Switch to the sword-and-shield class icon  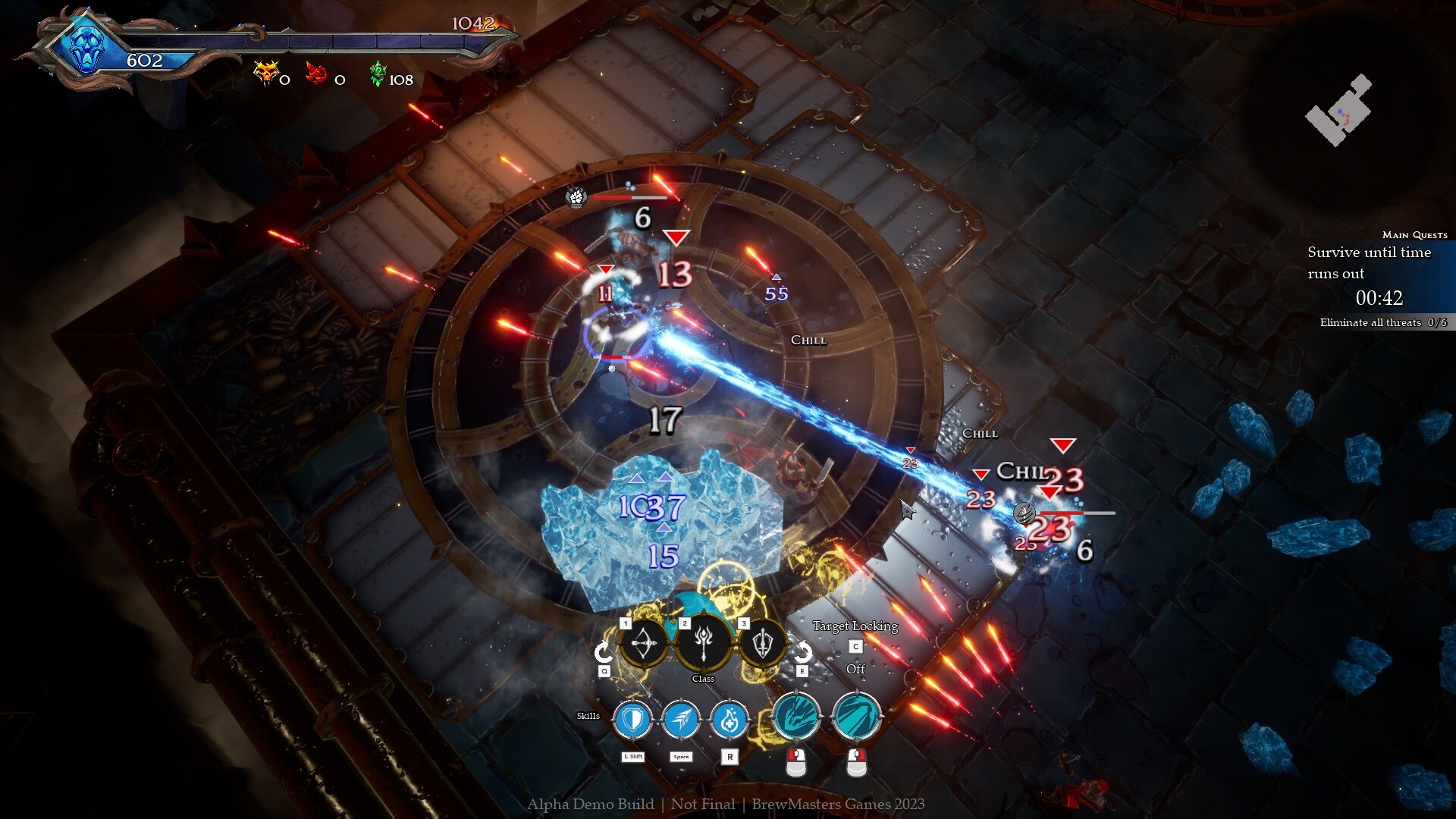[763, 644]
